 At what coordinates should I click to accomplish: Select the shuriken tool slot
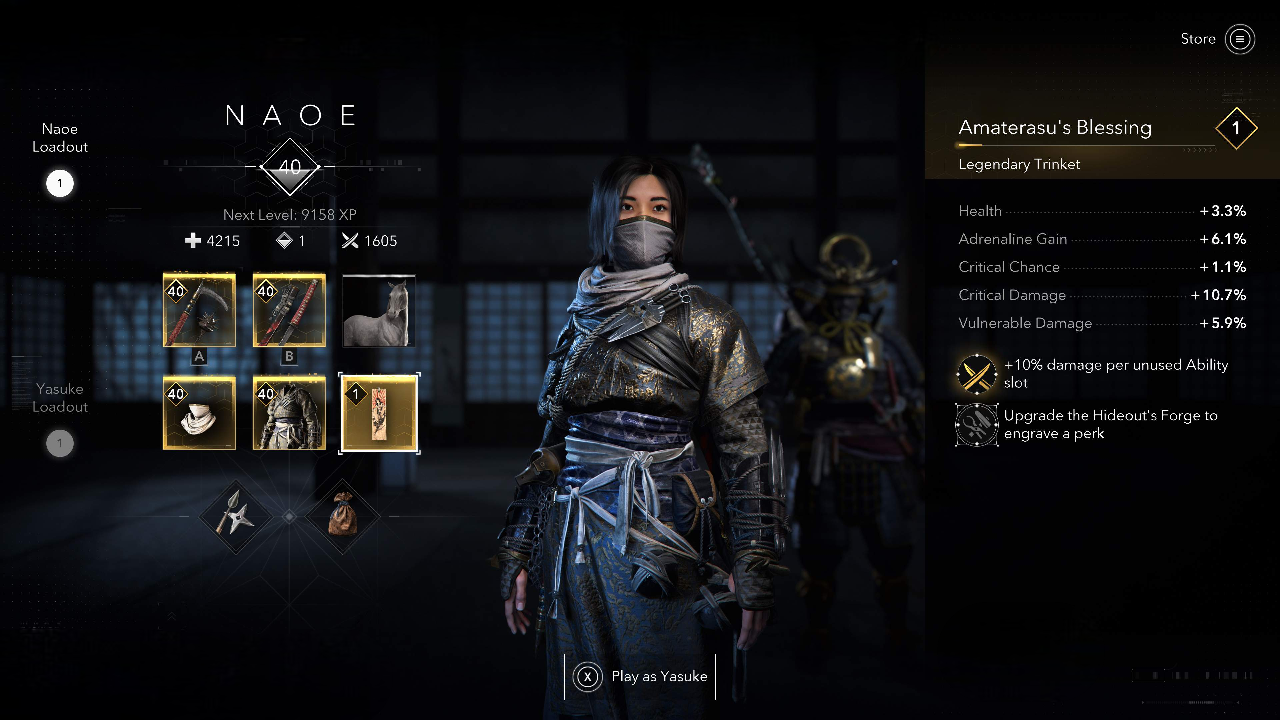tap(236, 516)
